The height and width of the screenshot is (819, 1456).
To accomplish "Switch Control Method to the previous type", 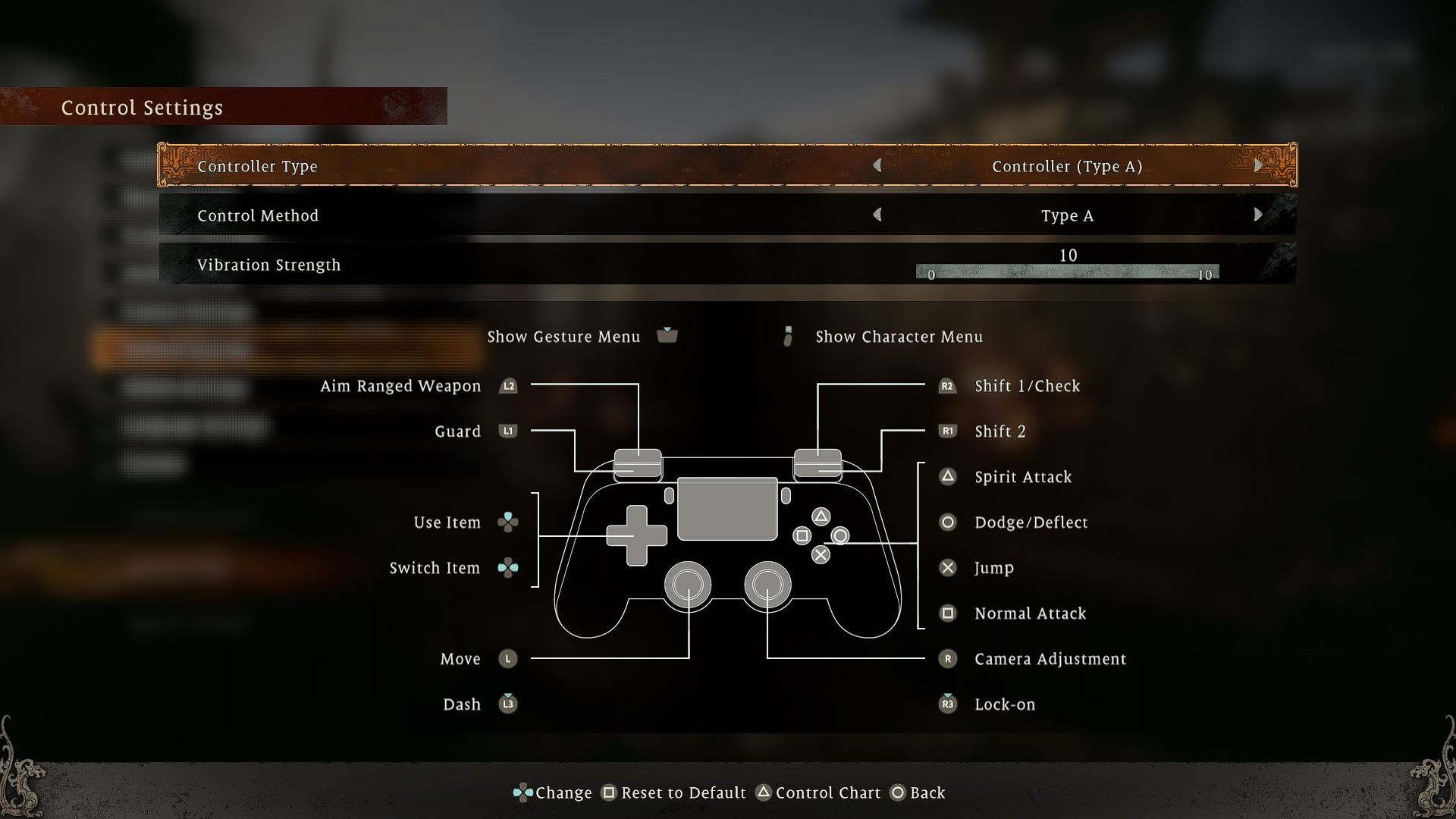I will point(877,215).
